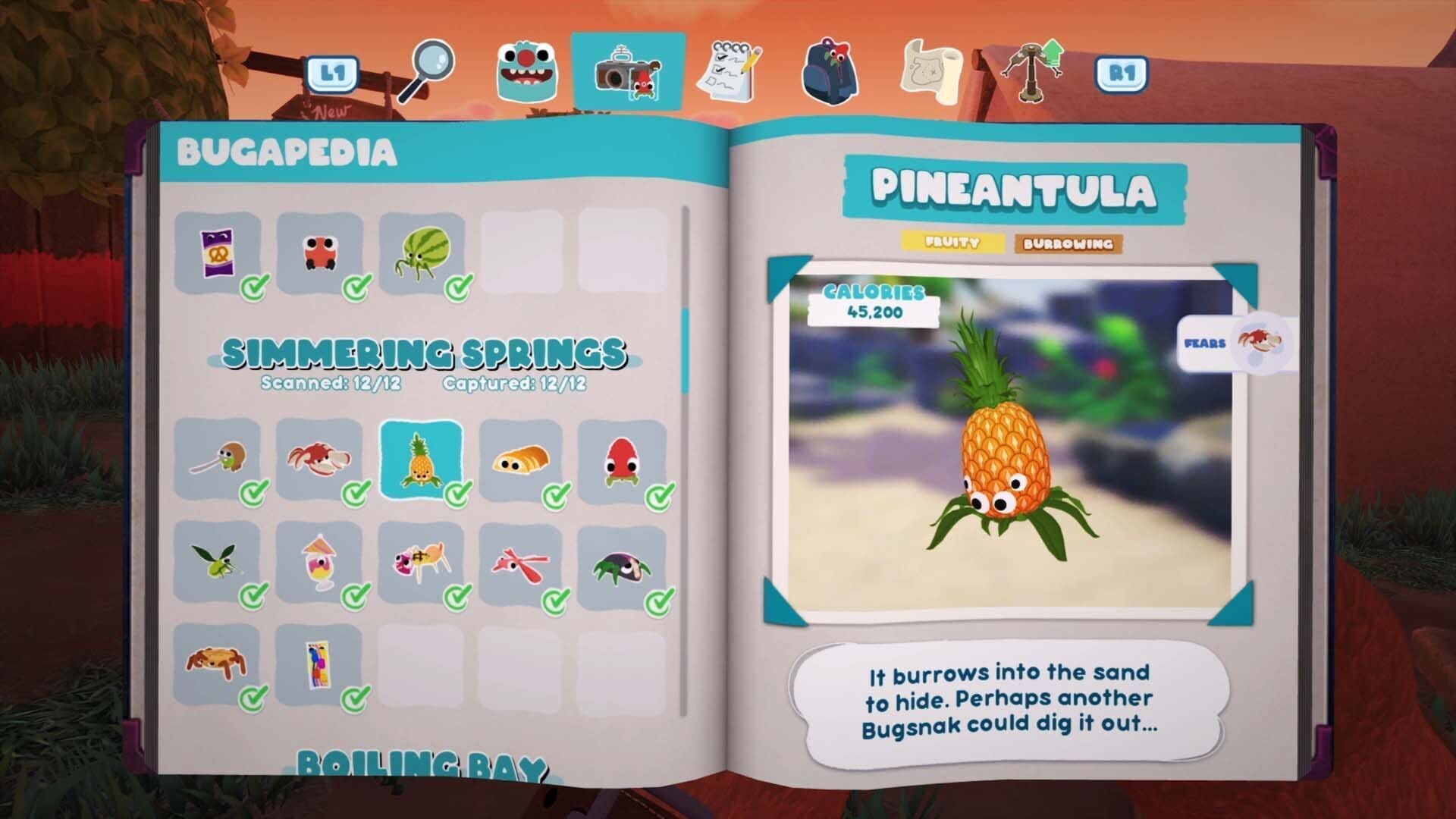
Task: Click the crab icon in Fears tag
Action: coord(1260,341)
